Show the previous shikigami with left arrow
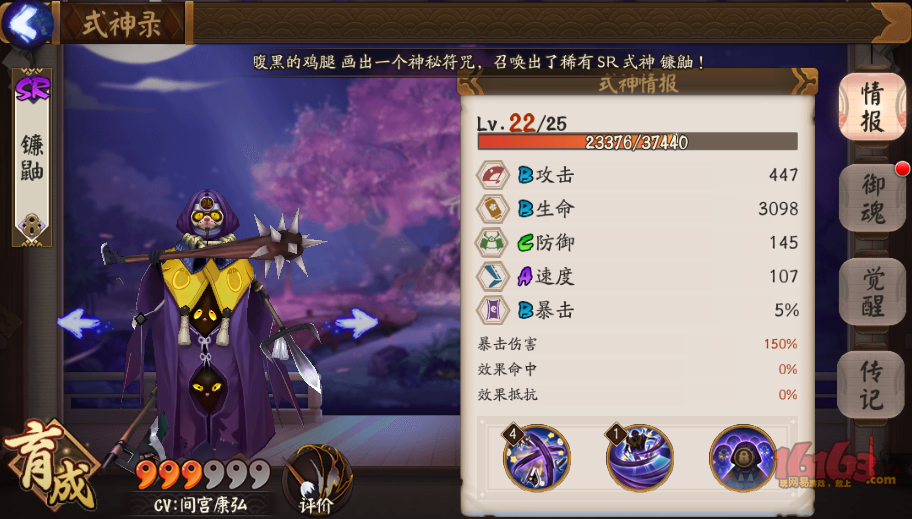Viewport: 912px width, 519px height. [x=82, y=322]
